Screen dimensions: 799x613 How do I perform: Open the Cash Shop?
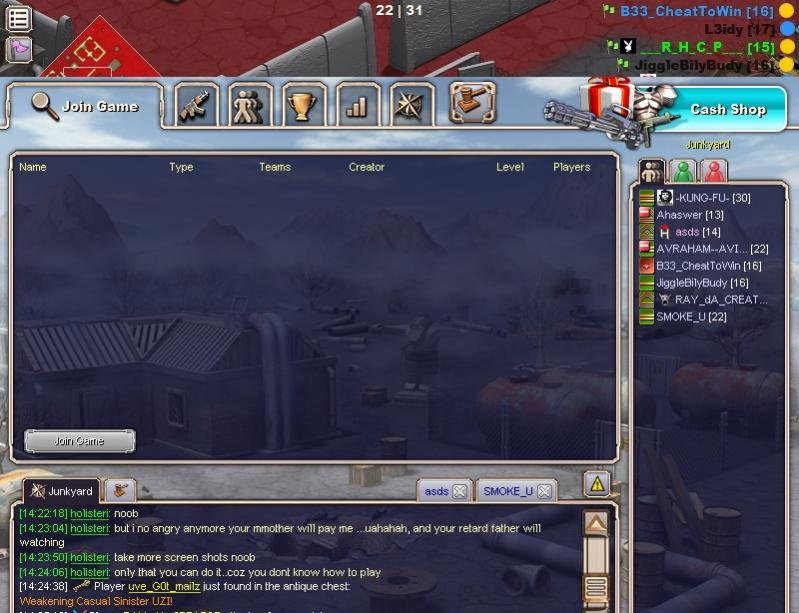click(x=727, y=109)
